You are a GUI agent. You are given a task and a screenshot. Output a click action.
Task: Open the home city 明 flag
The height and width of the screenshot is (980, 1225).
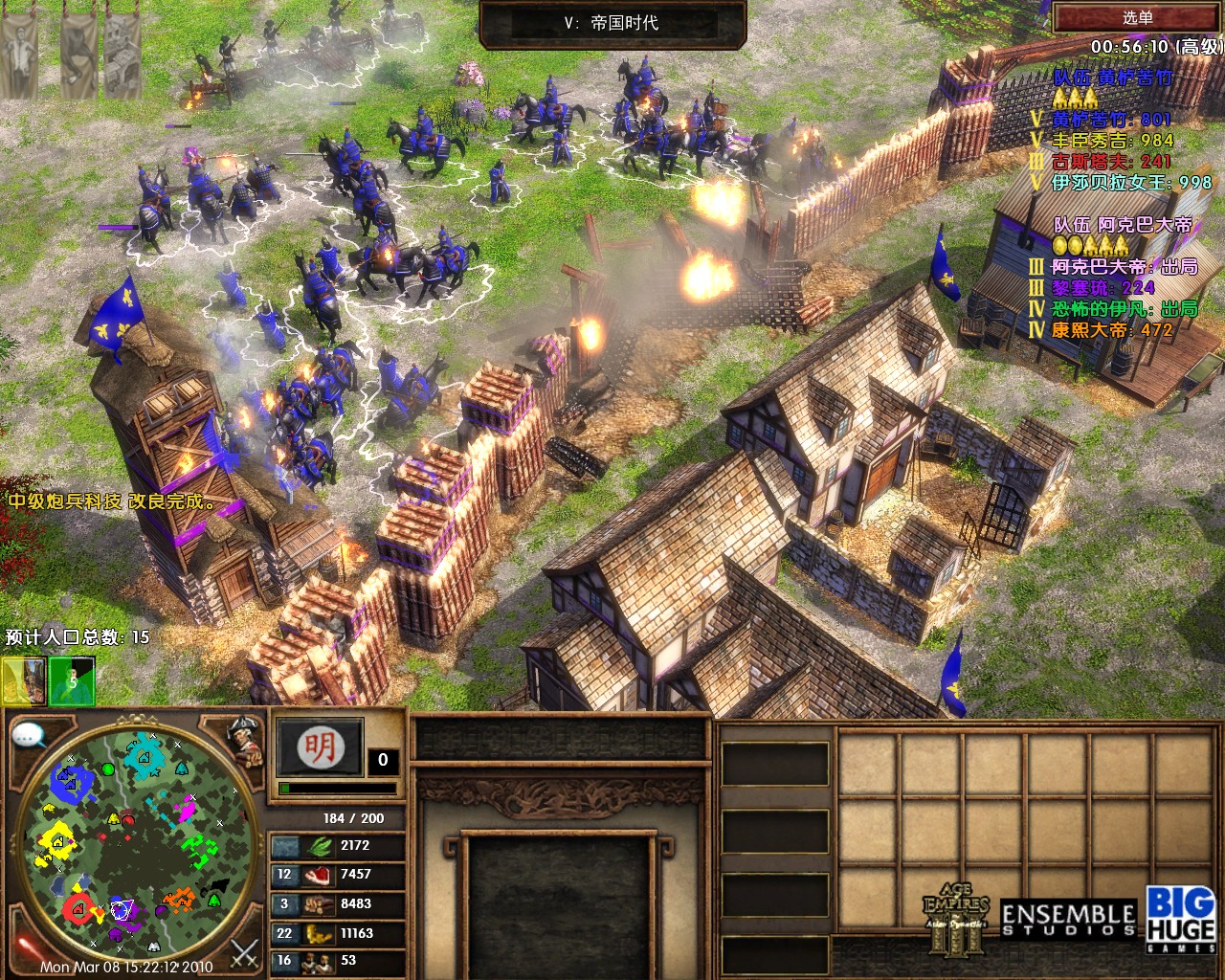click(x=320, y=747)
